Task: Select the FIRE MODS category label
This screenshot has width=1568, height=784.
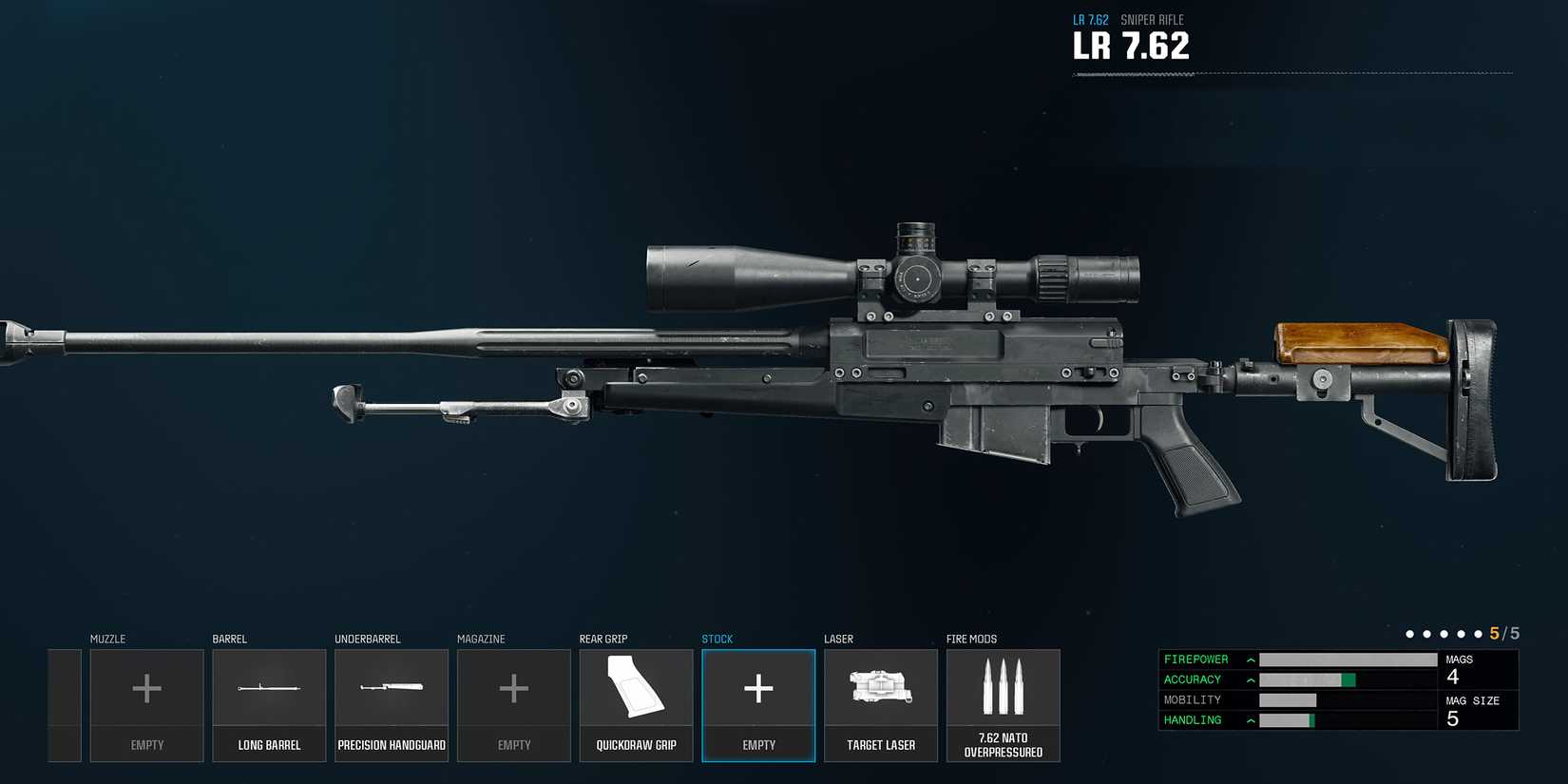Action: (971, 639)
